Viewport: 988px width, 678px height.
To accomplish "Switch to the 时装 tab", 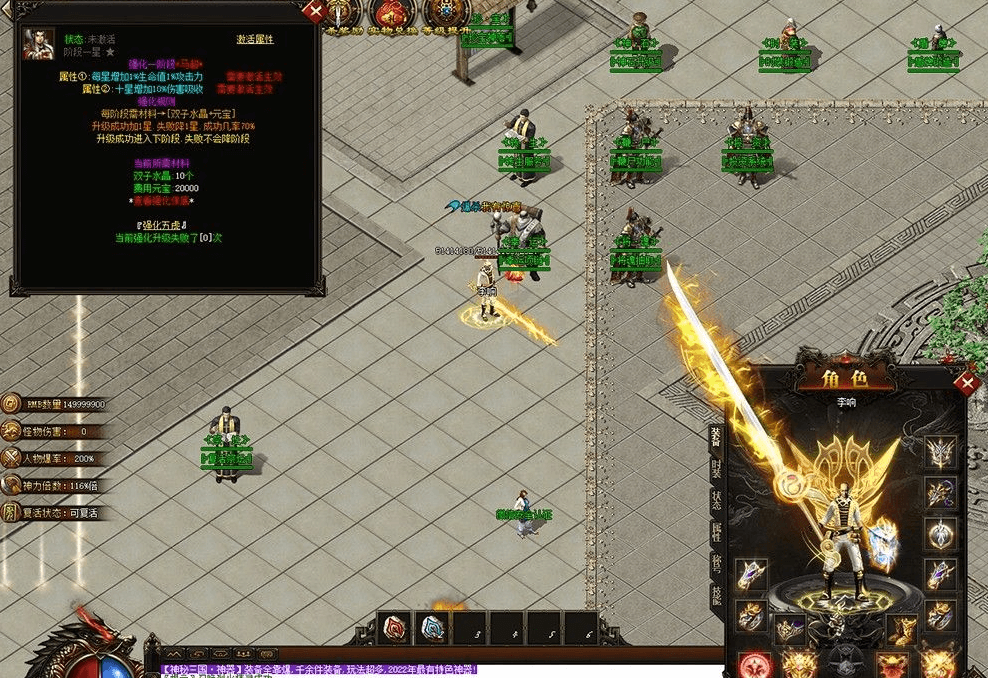I will pyautogui.click(x=716, y=472).
